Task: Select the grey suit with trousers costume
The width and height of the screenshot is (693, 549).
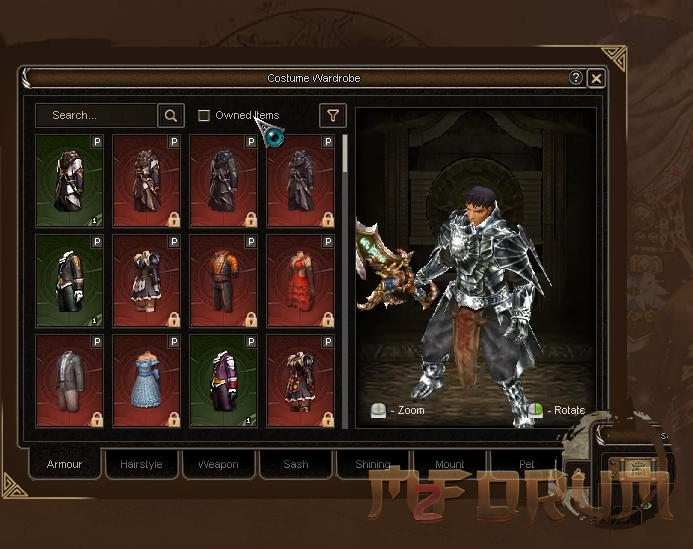Action: click(x=70, y=380)
